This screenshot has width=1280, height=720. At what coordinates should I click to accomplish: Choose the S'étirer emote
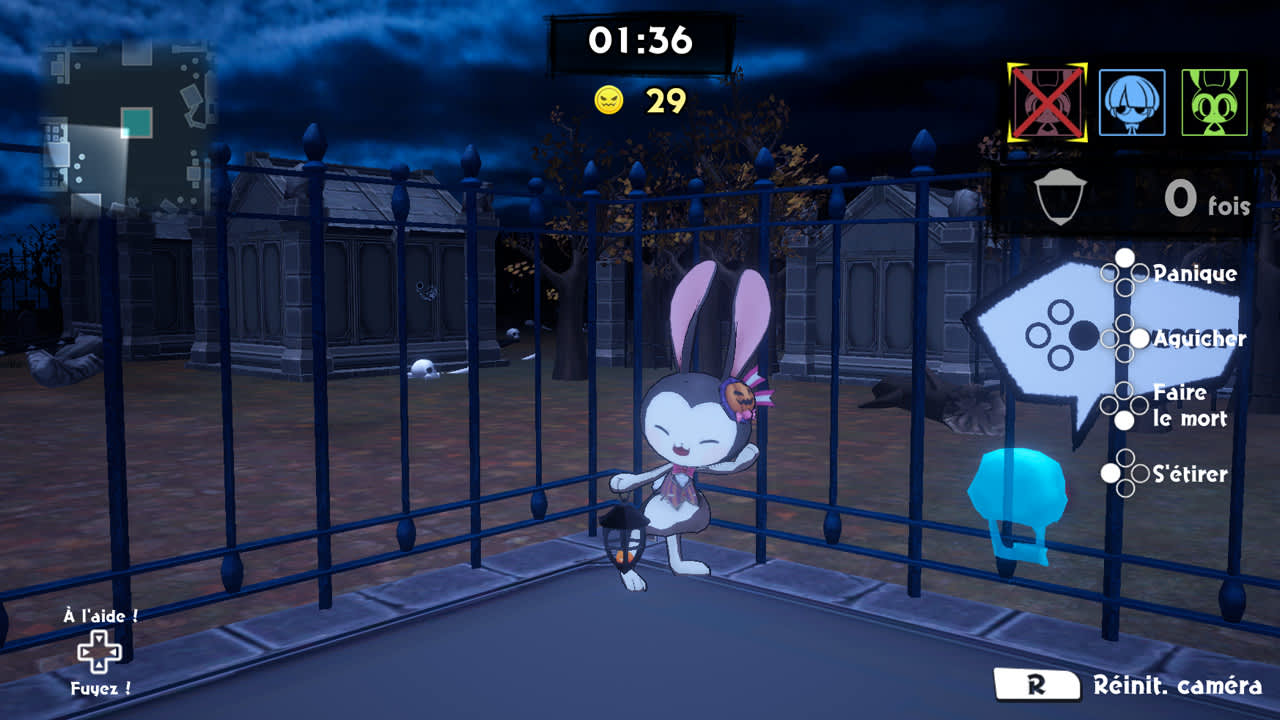click(1190, 474)
